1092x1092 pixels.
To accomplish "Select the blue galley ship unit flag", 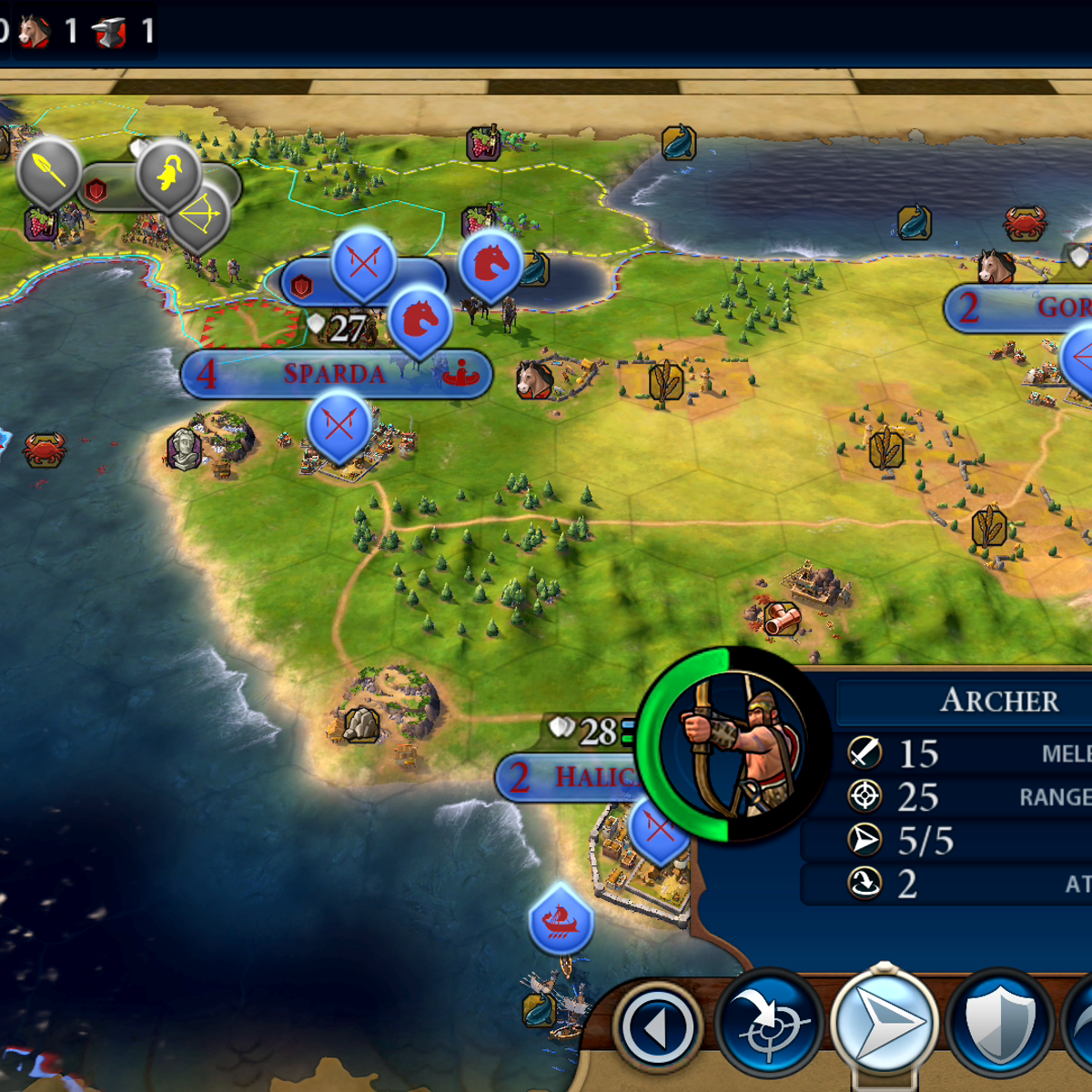I will click(561, 919).
